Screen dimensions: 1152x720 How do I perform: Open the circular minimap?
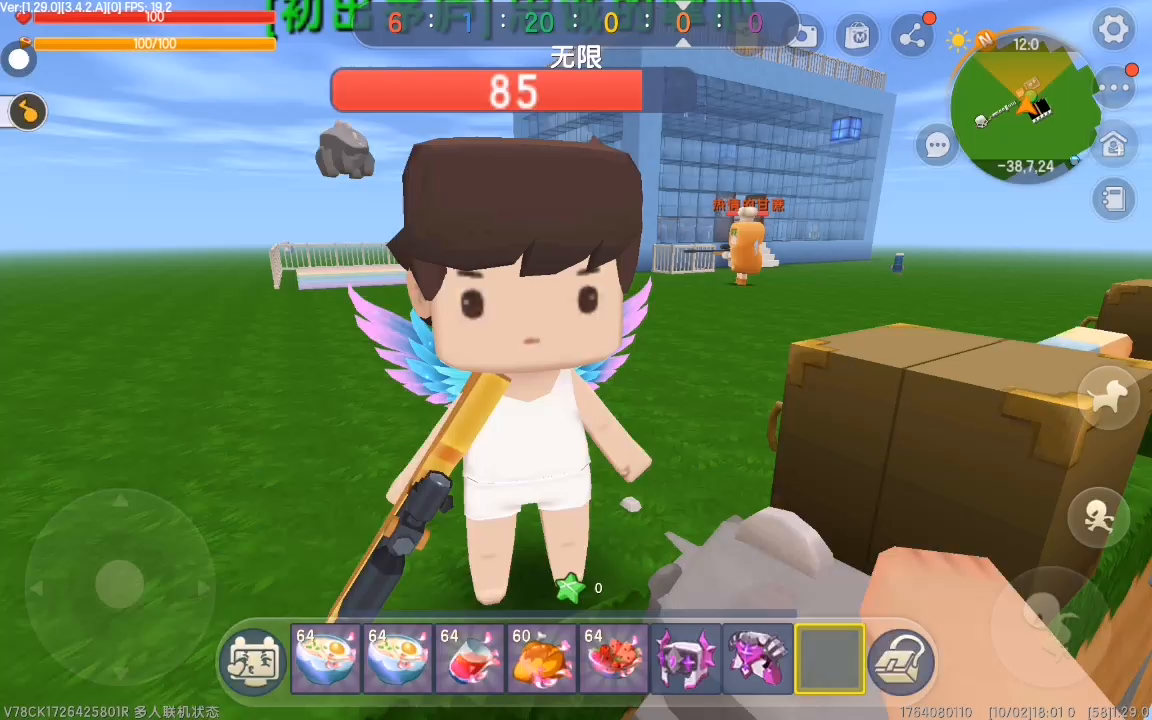(1024, 105)
